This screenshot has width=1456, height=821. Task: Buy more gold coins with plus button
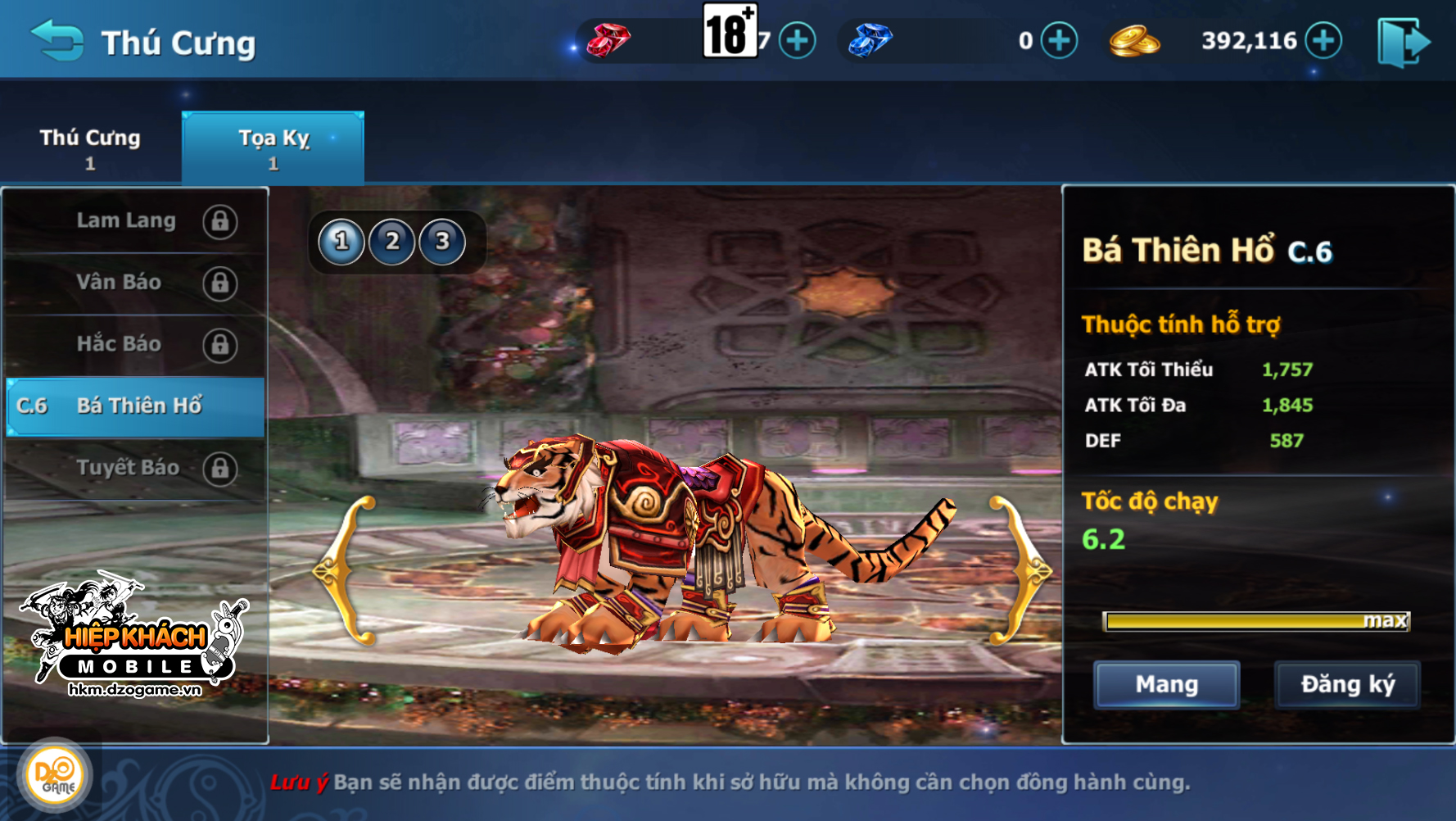[1323, 41]
